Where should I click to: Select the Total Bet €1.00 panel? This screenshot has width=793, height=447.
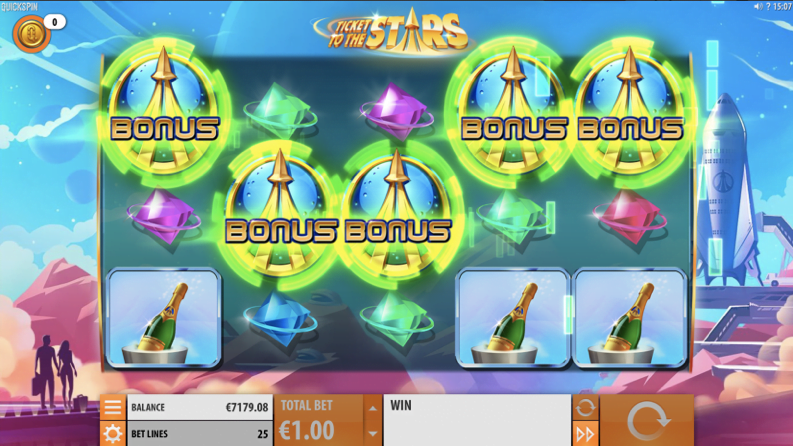(x=318, y=421)
